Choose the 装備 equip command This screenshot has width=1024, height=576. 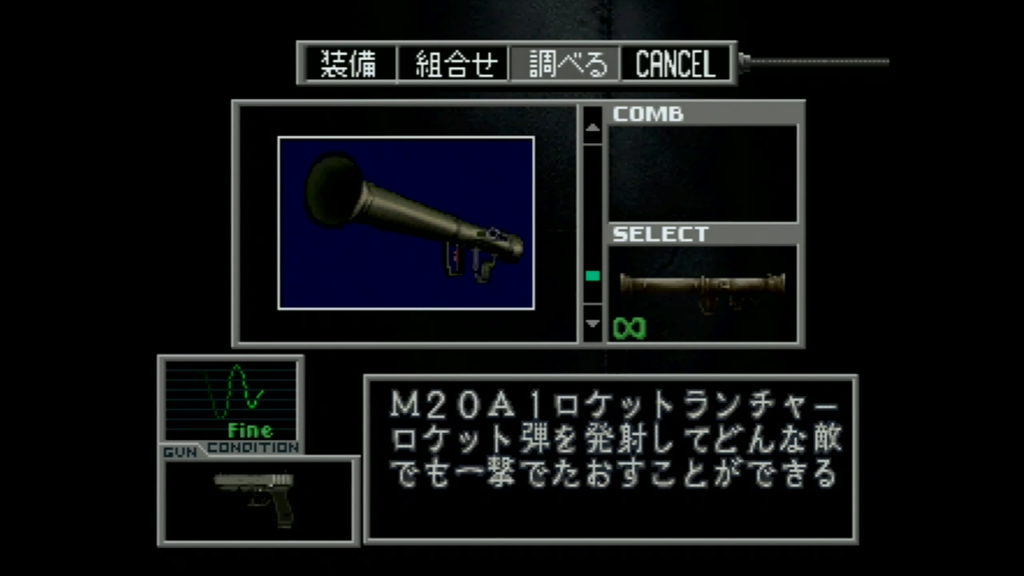coord(348,64)
